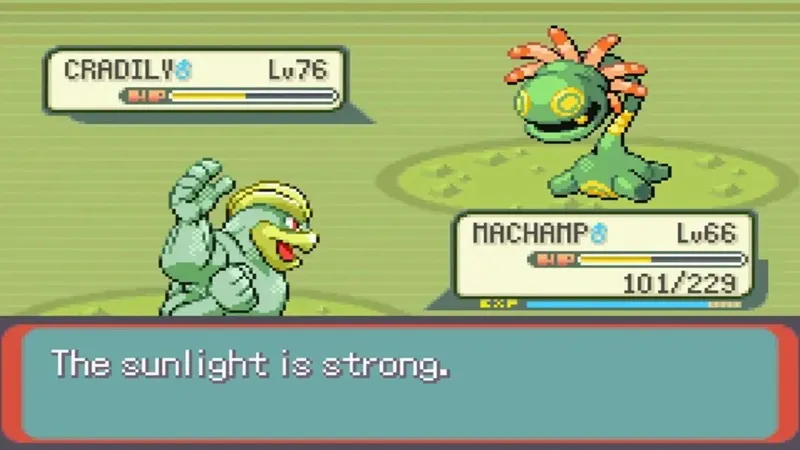Advance the 'The sunlight is strong' message box
This screenshot has width=800, height=450.
[x=400, y=382]
